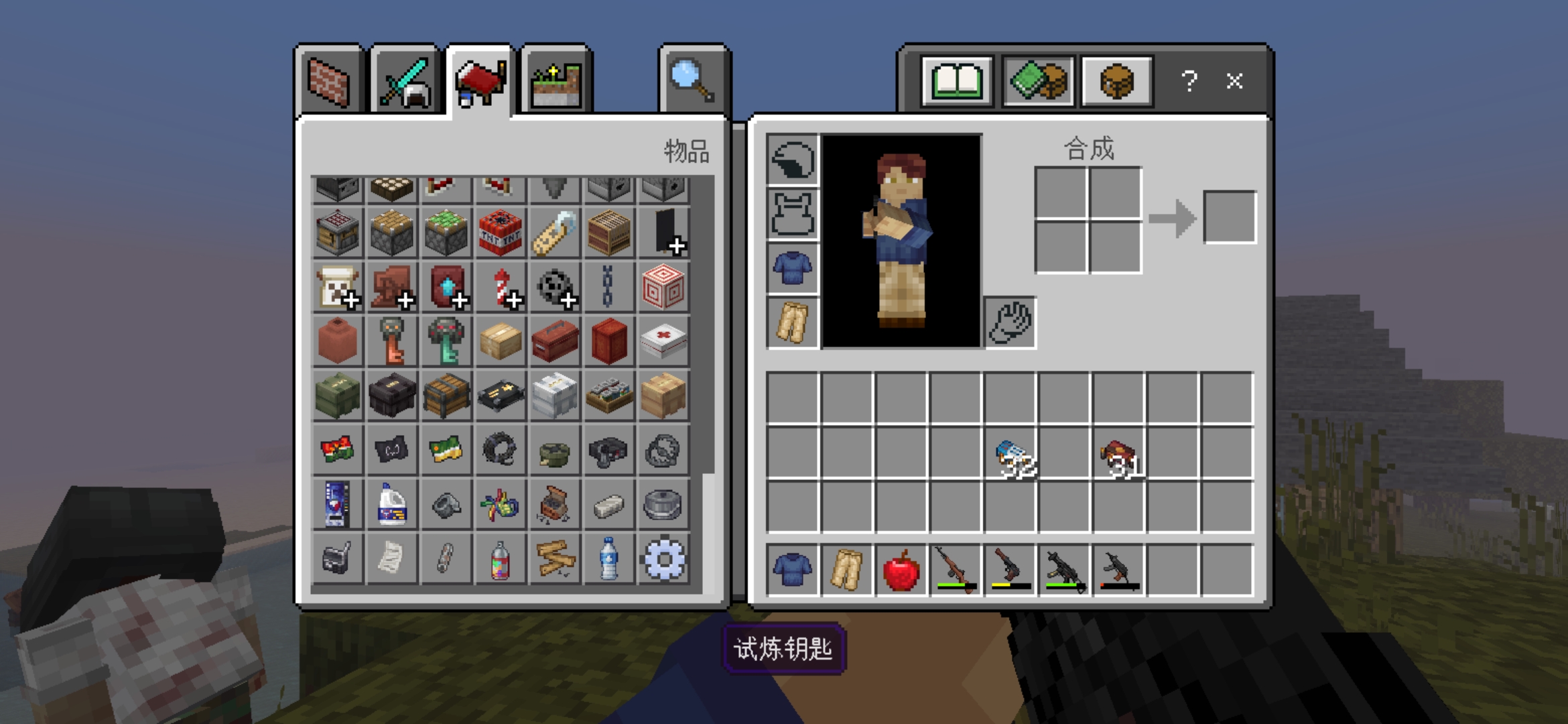Screen dimensions: 1568x724
Task: Pick the TNT block from the item list
Action: 500,233
